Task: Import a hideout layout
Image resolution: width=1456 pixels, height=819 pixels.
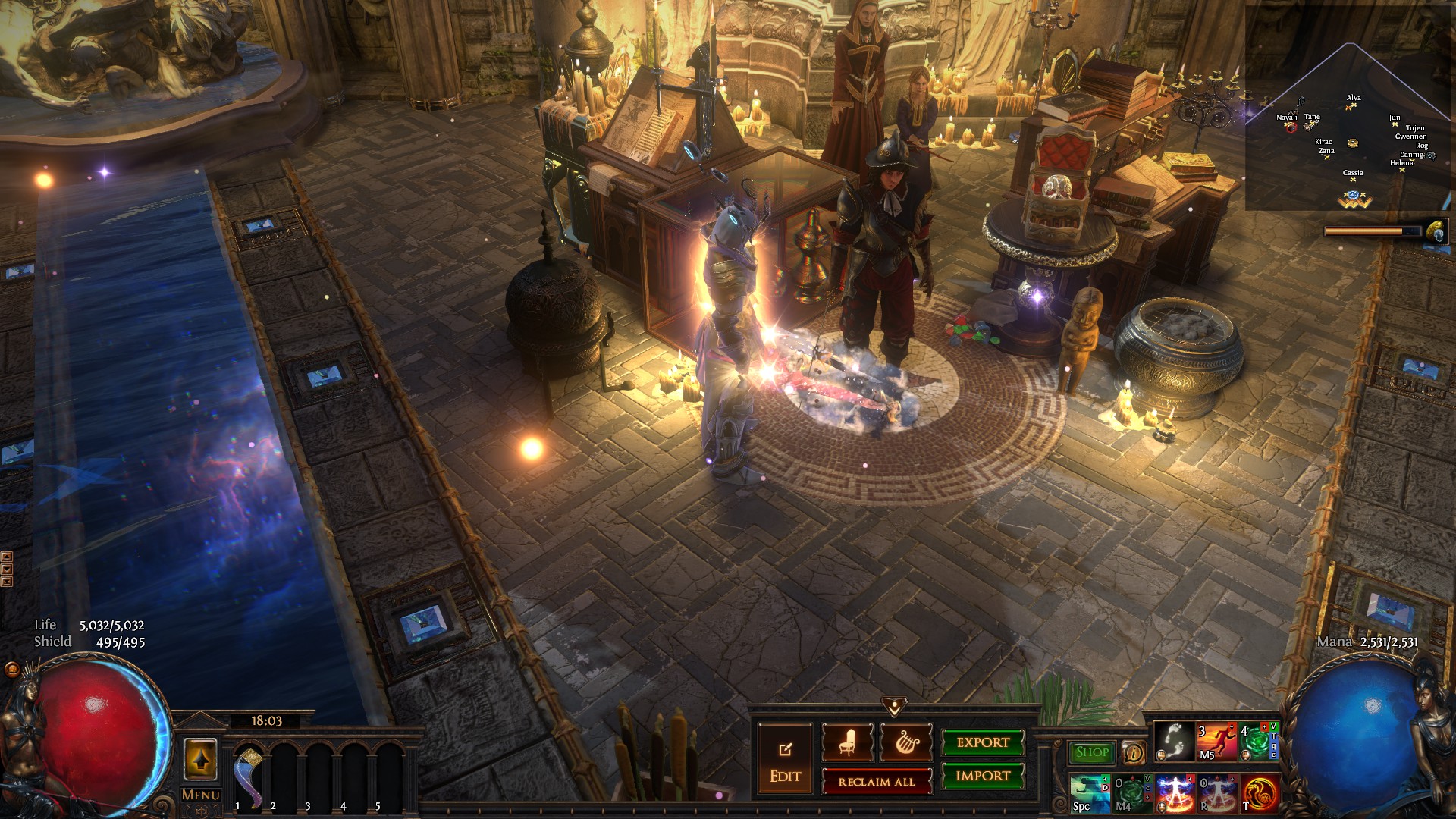Action: [x=983, y=776]
